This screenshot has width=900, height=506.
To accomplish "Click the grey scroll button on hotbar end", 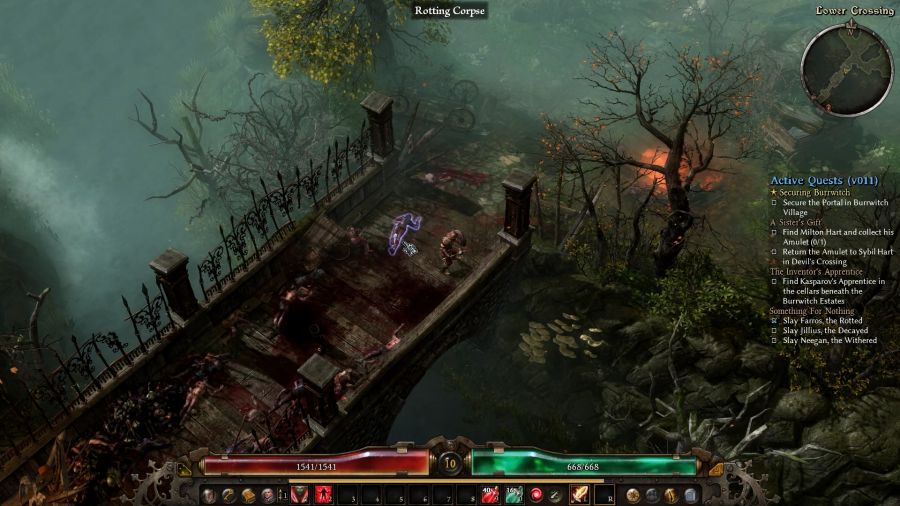I will click(690, 495).
